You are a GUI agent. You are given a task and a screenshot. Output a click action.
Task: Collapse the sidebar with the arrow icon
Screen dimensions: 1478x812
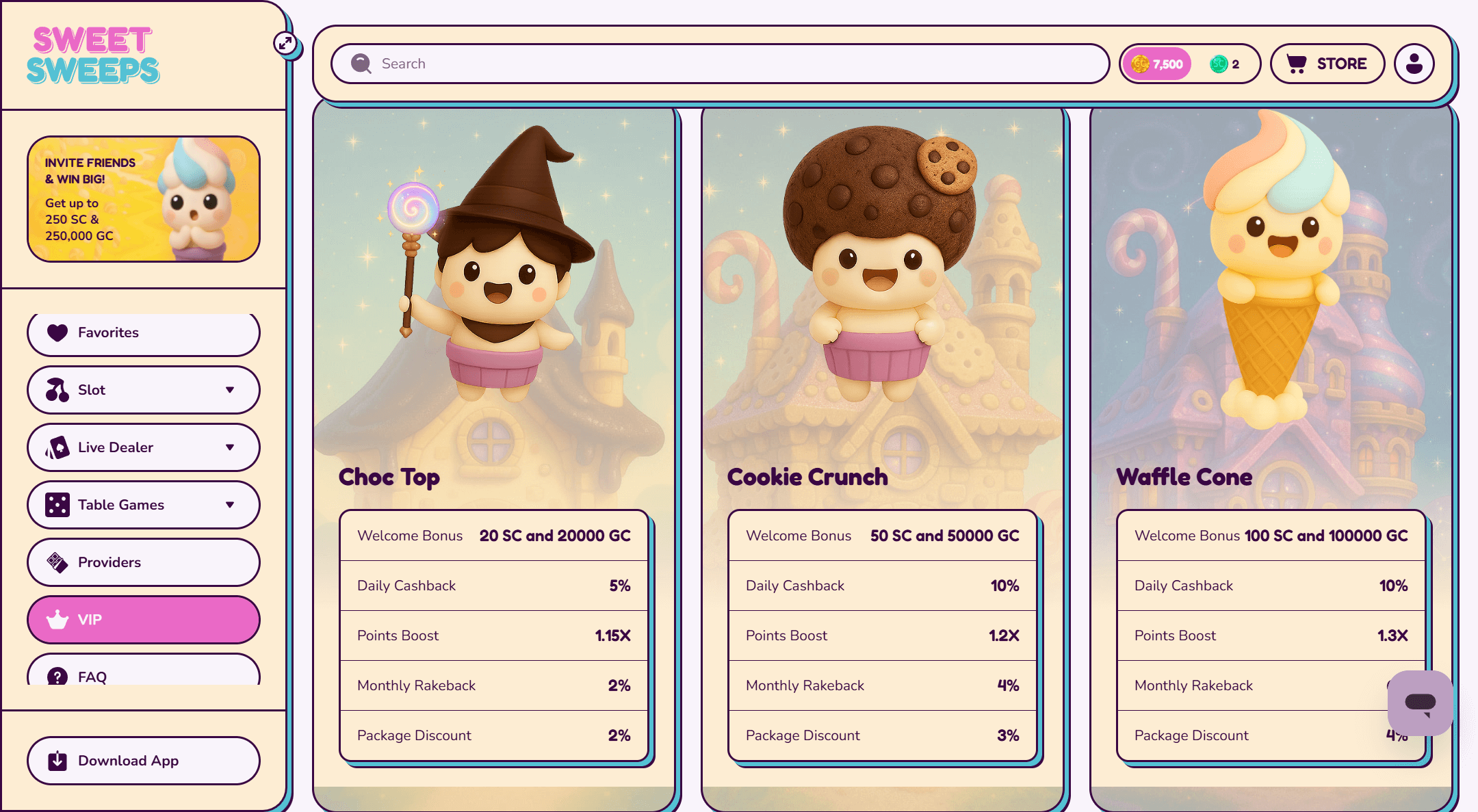coord(285,43)
